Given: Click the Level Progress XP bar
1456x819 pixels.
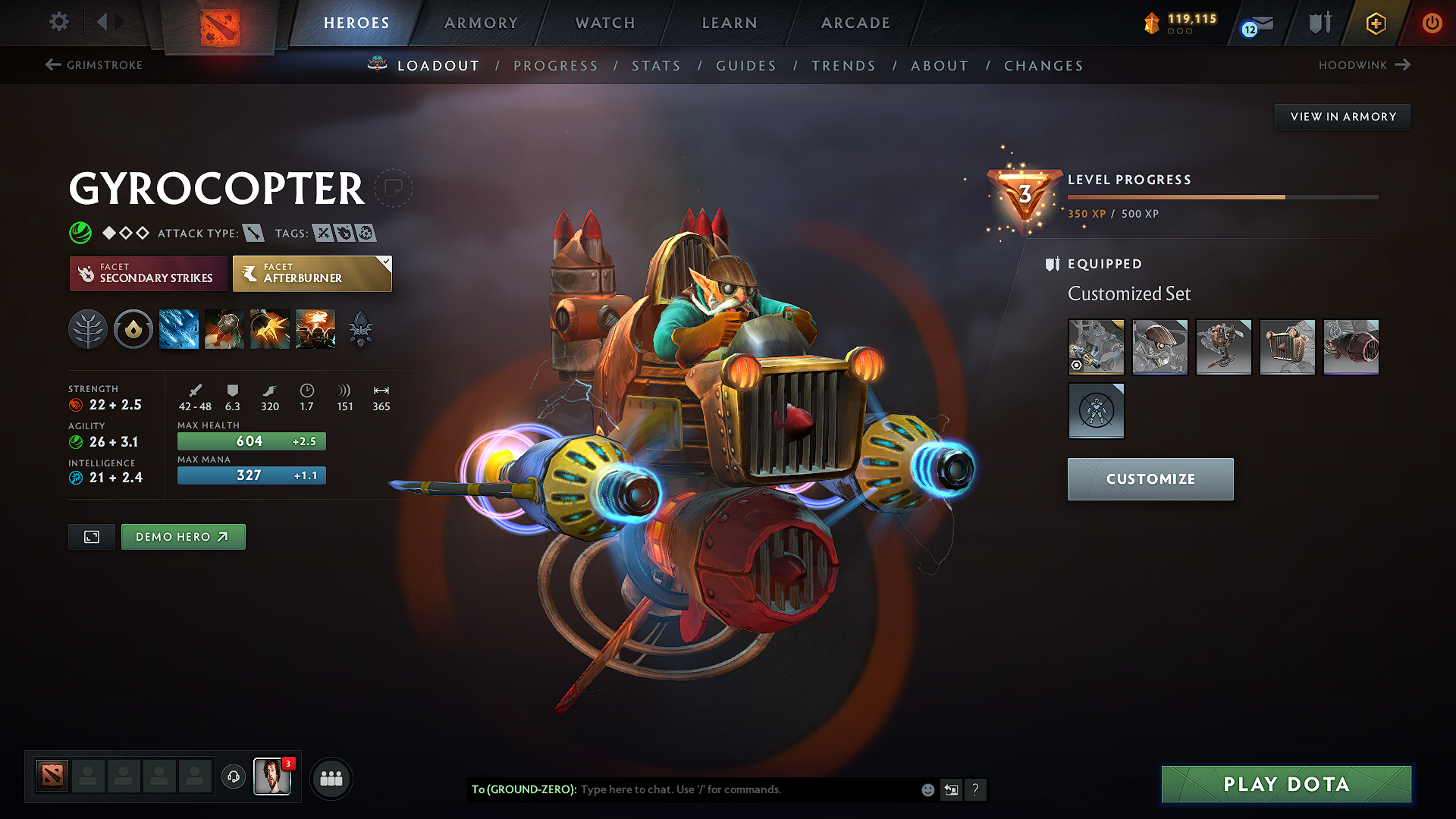Looking at the screenshot, I should click(1221, 196).
